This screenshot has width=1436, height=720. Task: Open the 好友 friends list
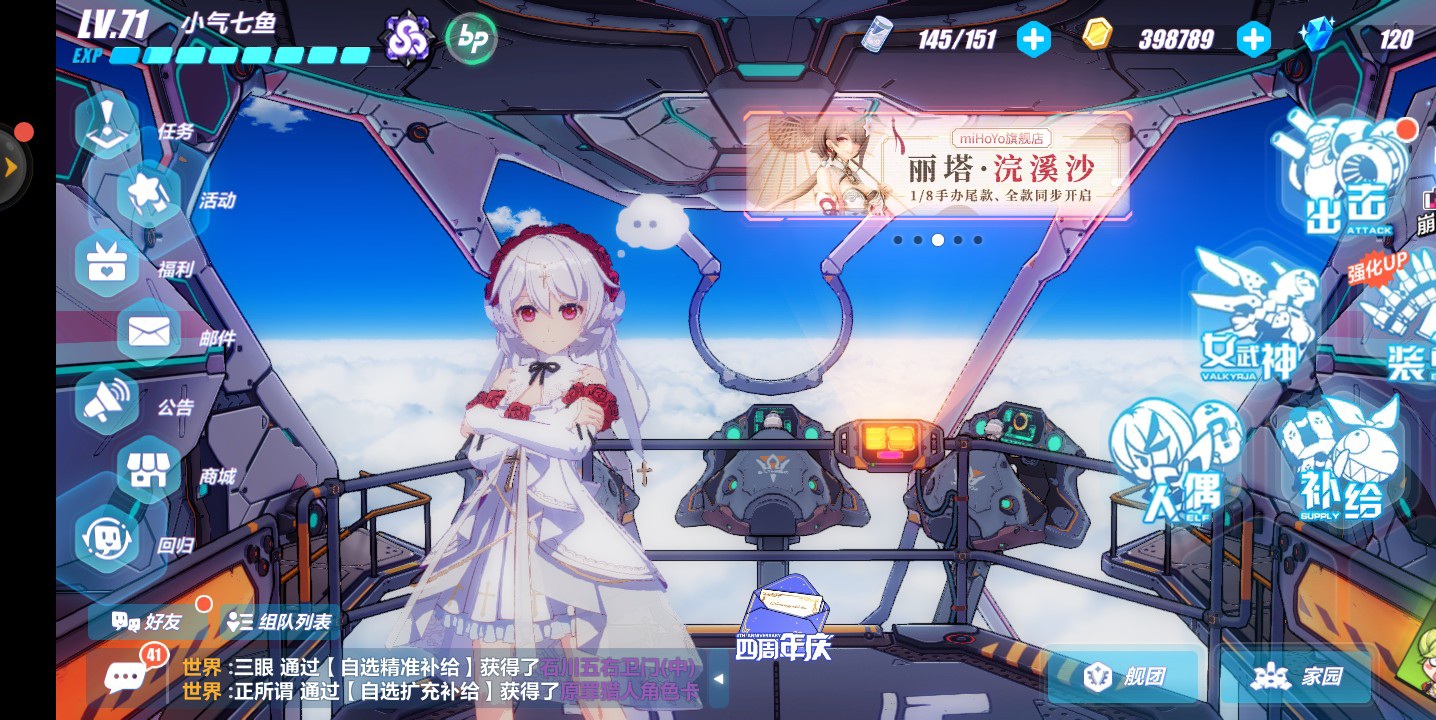coord(148,621)
